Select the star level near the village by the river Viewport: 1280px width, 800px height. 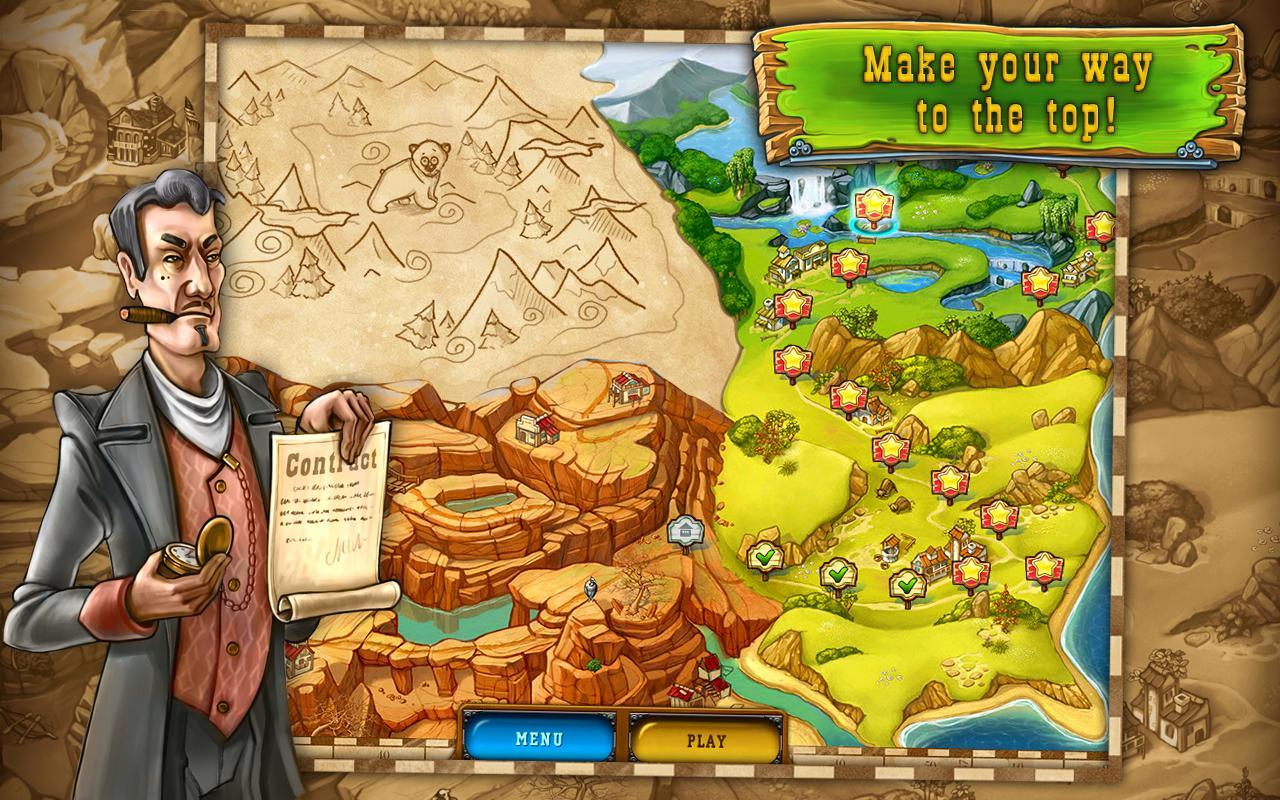tap(791, 305)
